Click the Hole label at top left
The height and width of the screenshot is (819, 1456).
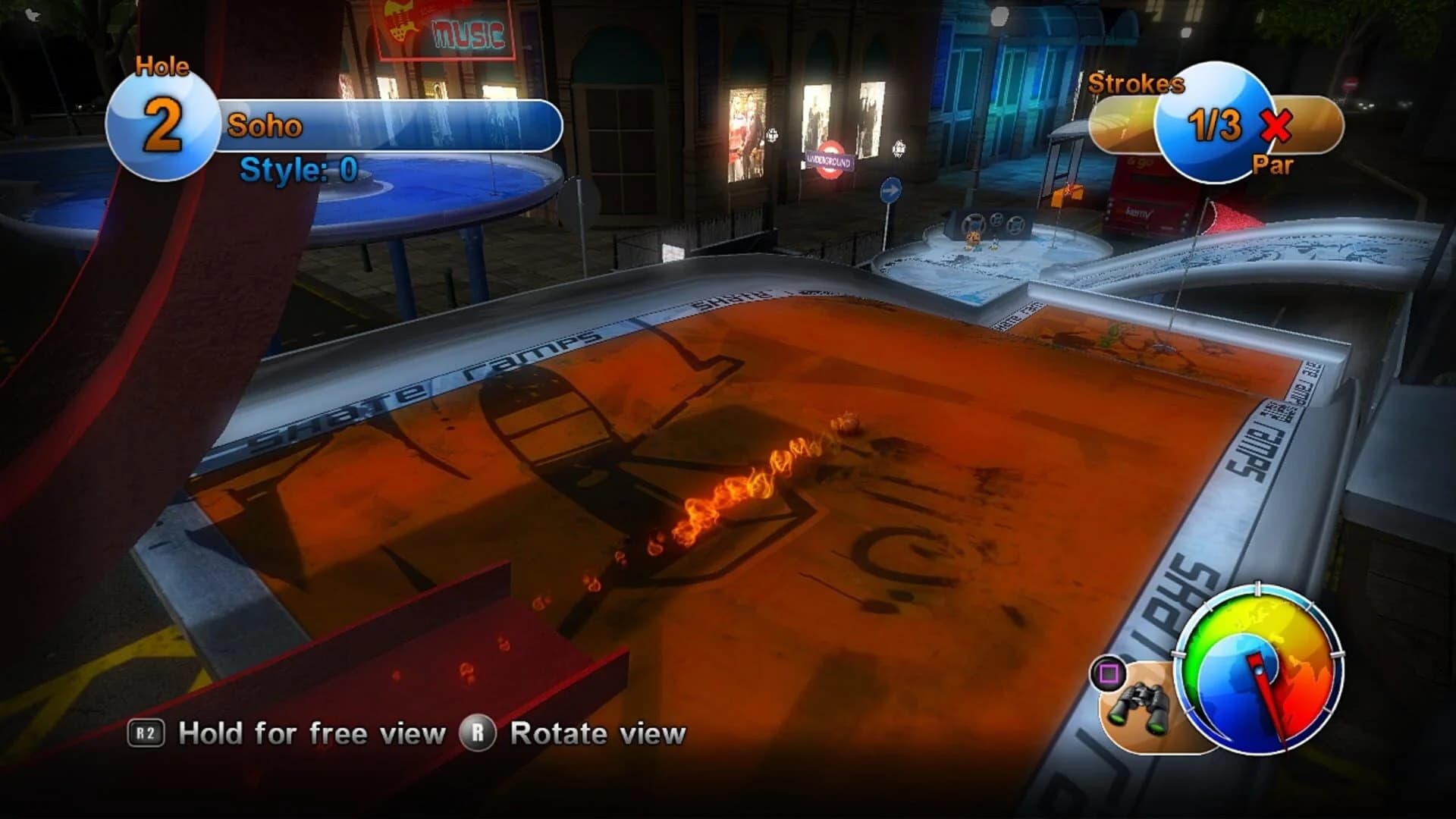click(162, 67)
